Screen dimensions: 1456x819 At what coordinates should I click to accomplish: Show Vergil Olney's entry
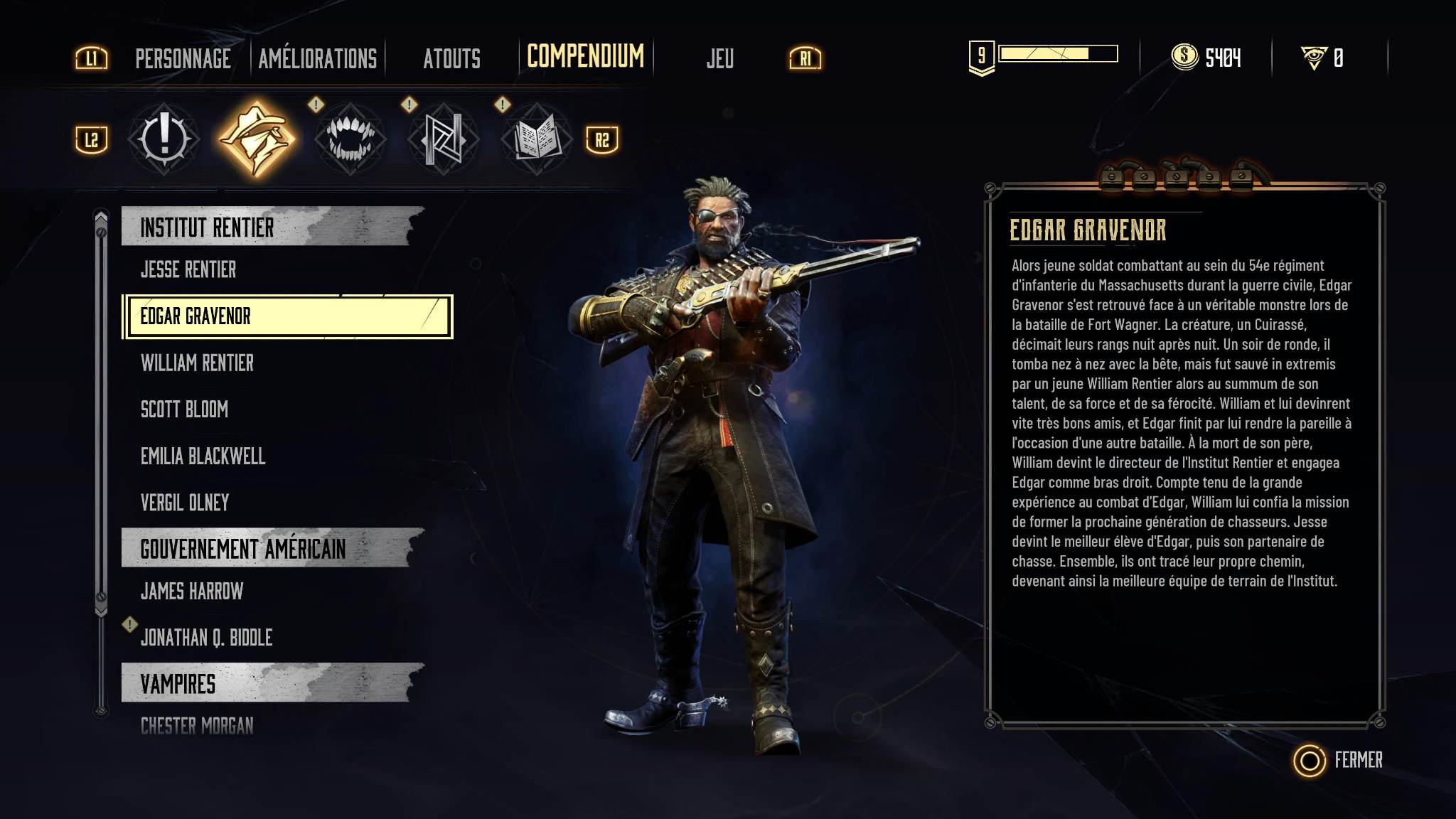[x=185, y=503]
